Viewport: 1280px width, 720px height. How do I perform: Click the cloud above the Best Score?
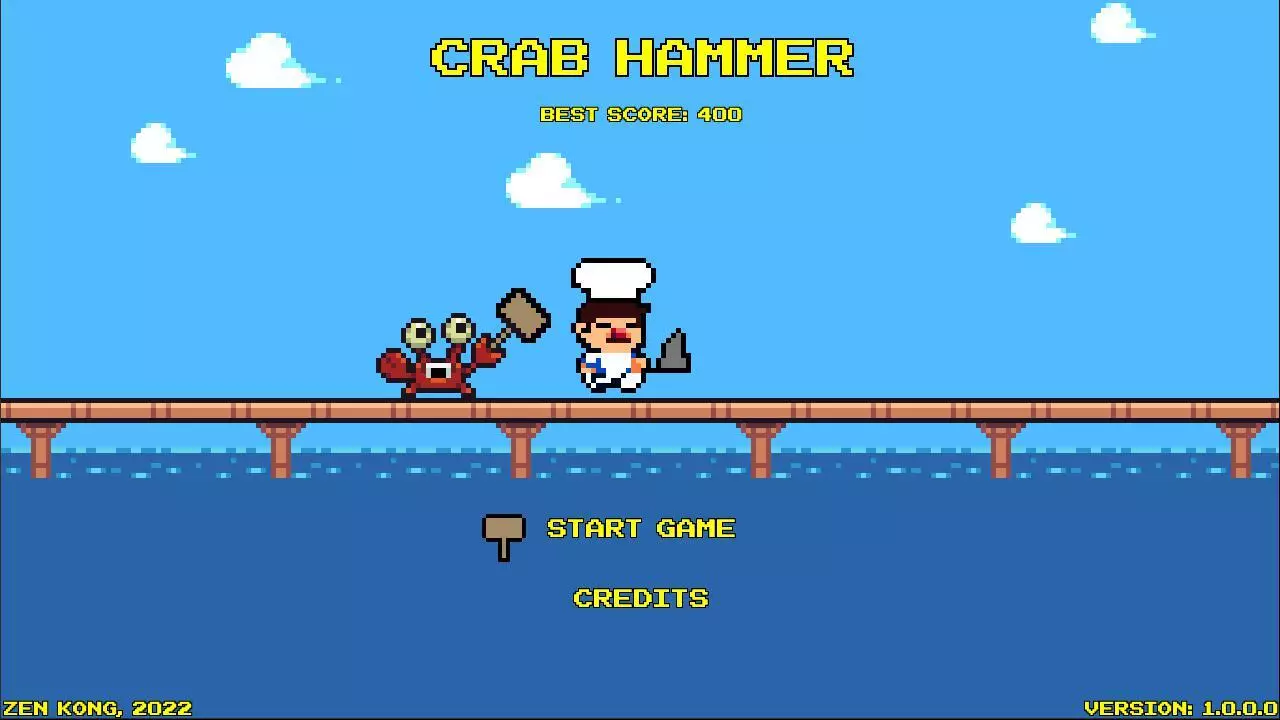pyautogui.click(x=545, y=181)
